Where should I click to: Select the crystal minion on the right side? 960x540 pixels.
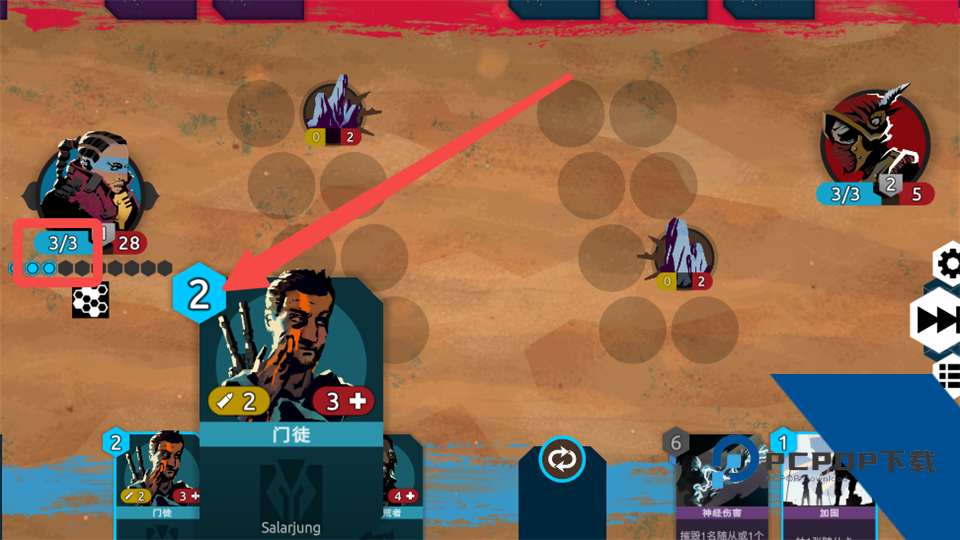click(x=684, y=251)
